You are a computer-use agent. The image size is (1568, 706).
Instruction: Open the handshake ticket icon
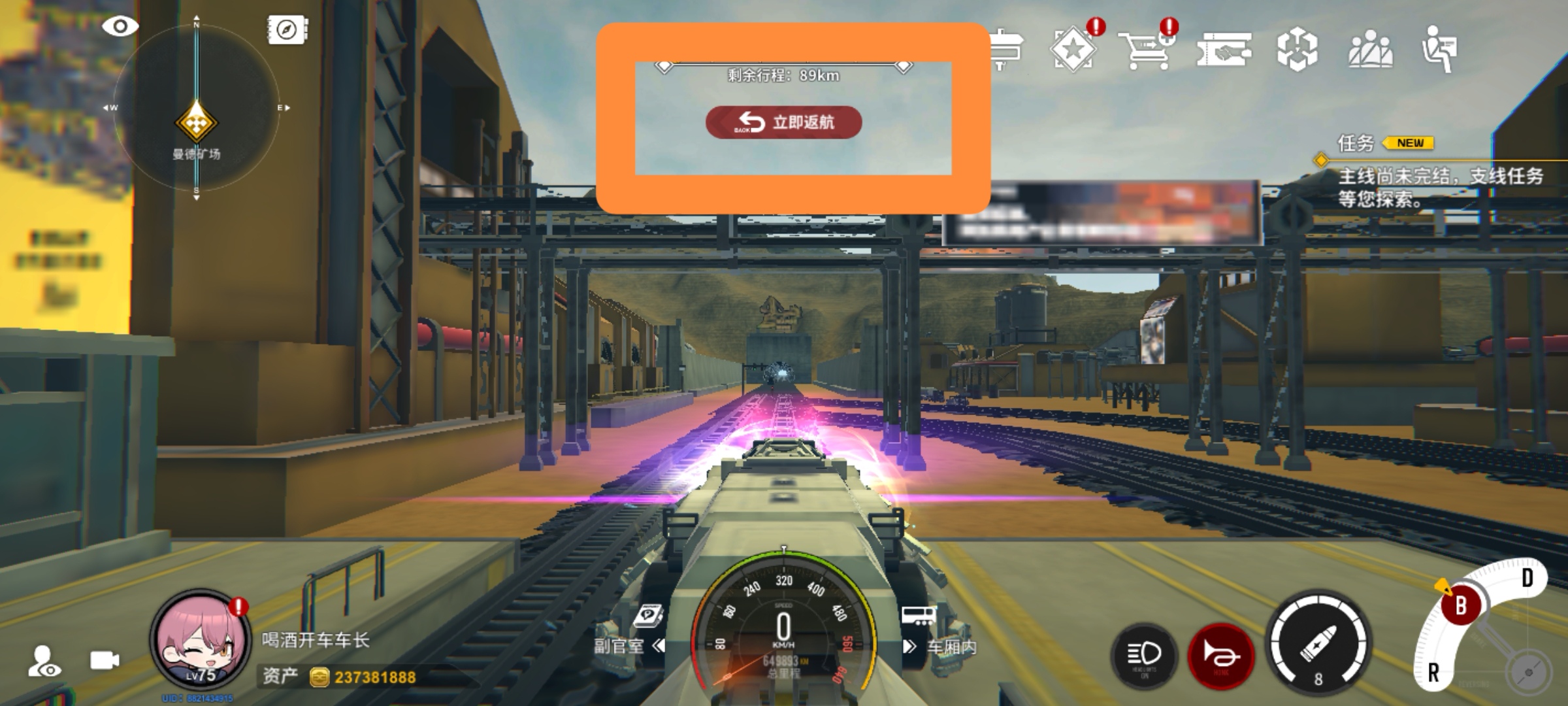click(1224, 50)
